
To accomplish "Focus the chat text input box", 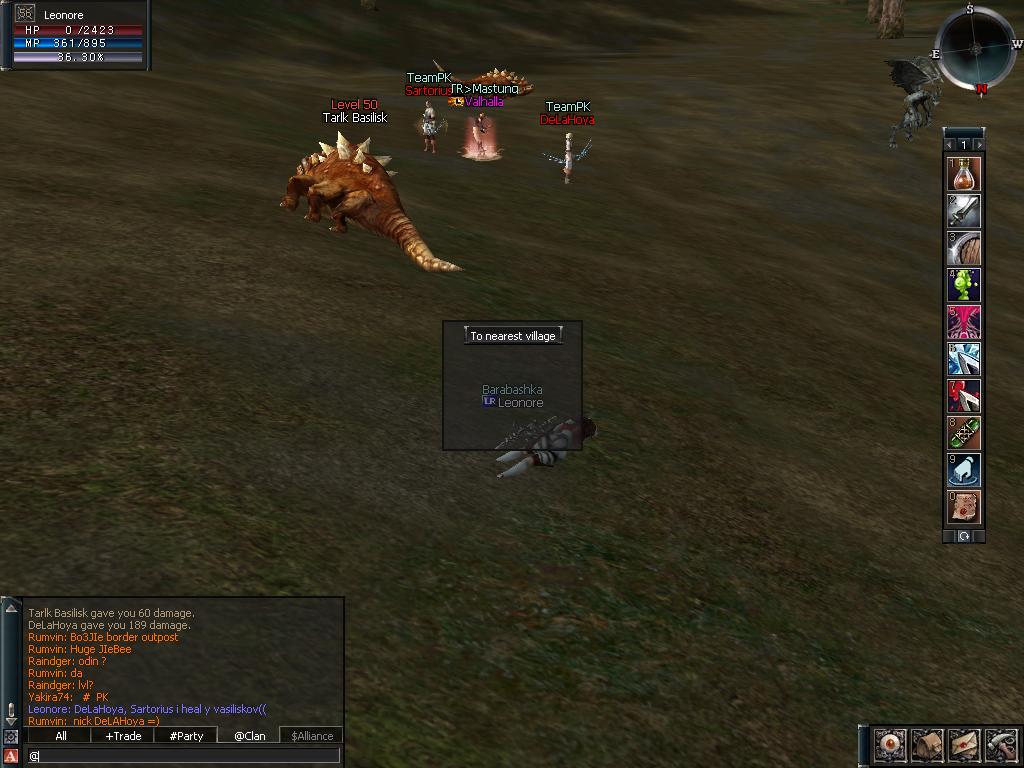I will (185, 756).
